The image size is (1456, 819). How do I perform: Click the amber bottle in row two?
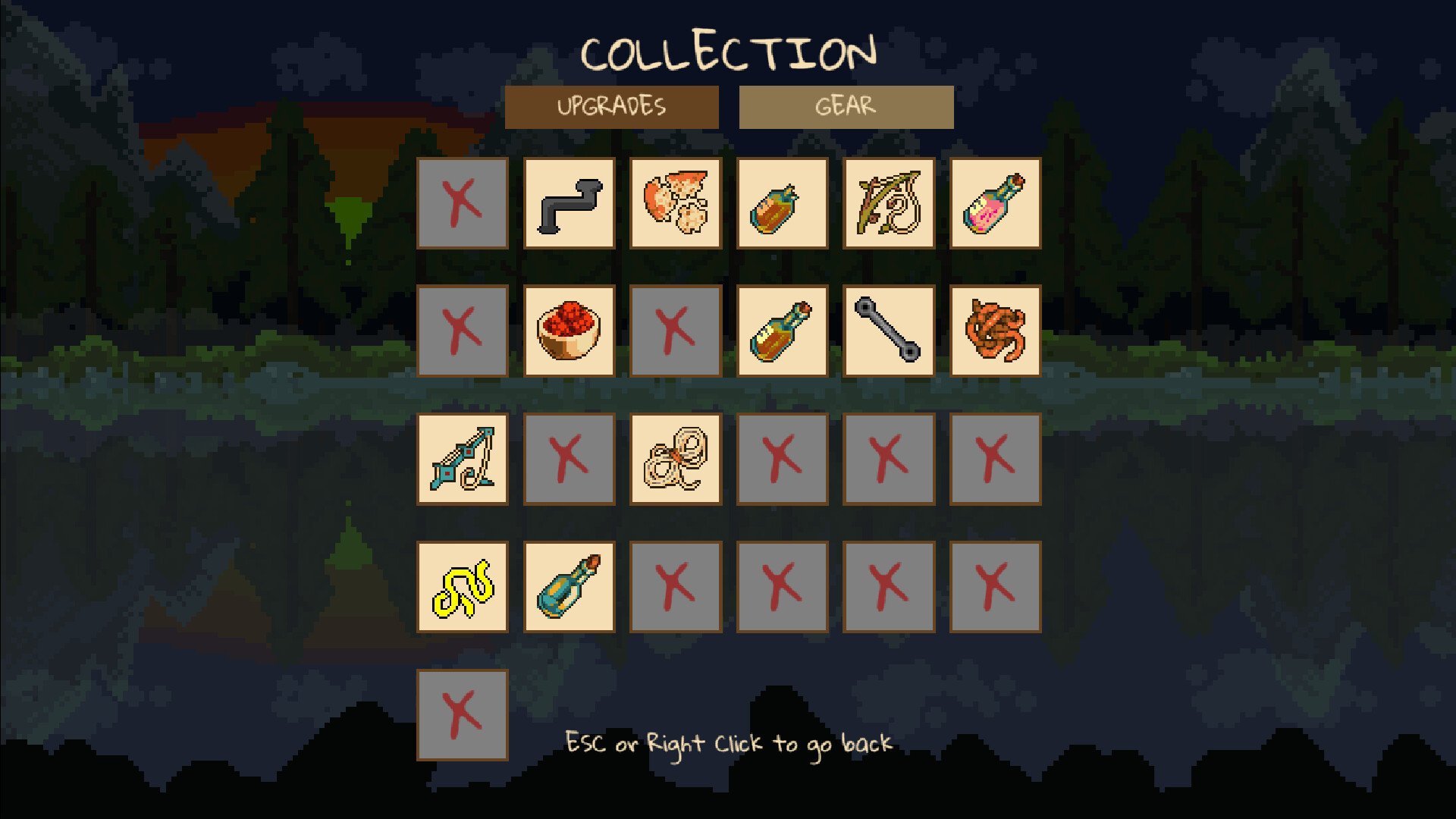click(783, 331)
